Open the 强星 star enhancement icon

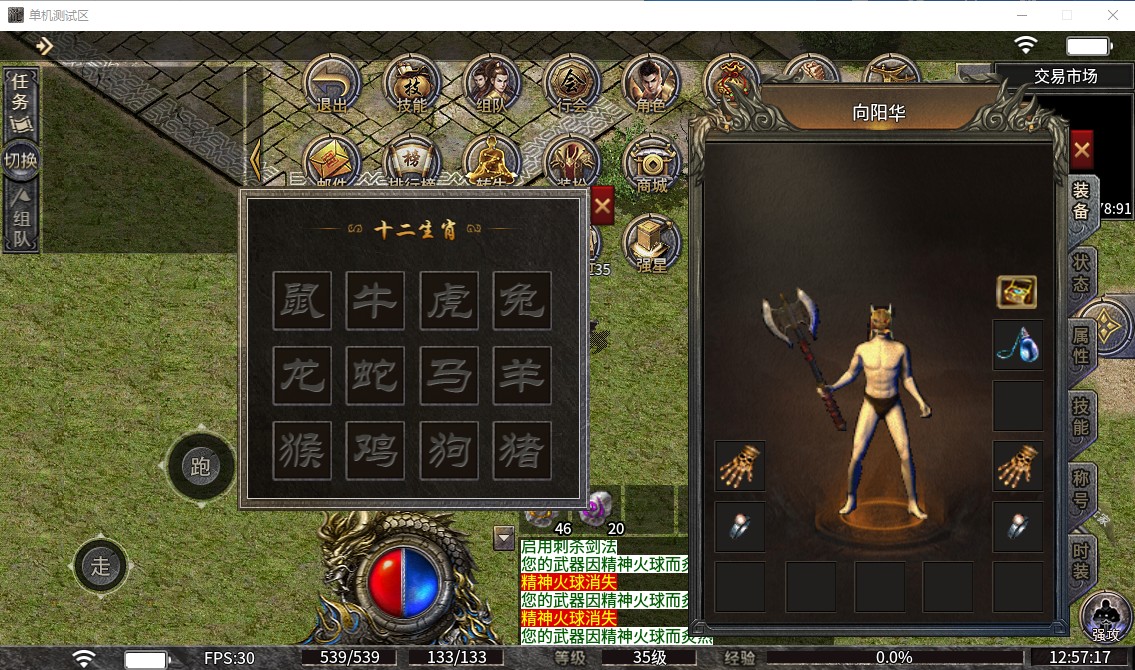(652, 246)
